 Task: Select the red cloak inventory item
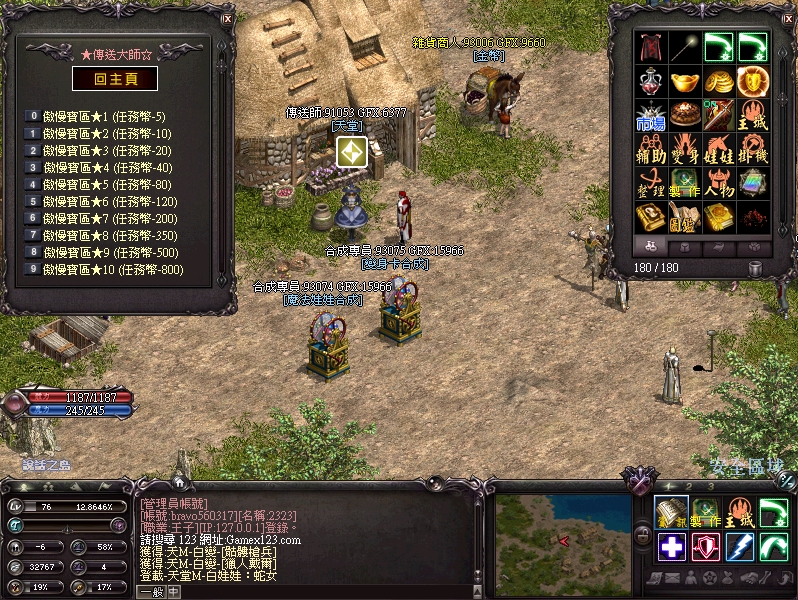(653, 47)
